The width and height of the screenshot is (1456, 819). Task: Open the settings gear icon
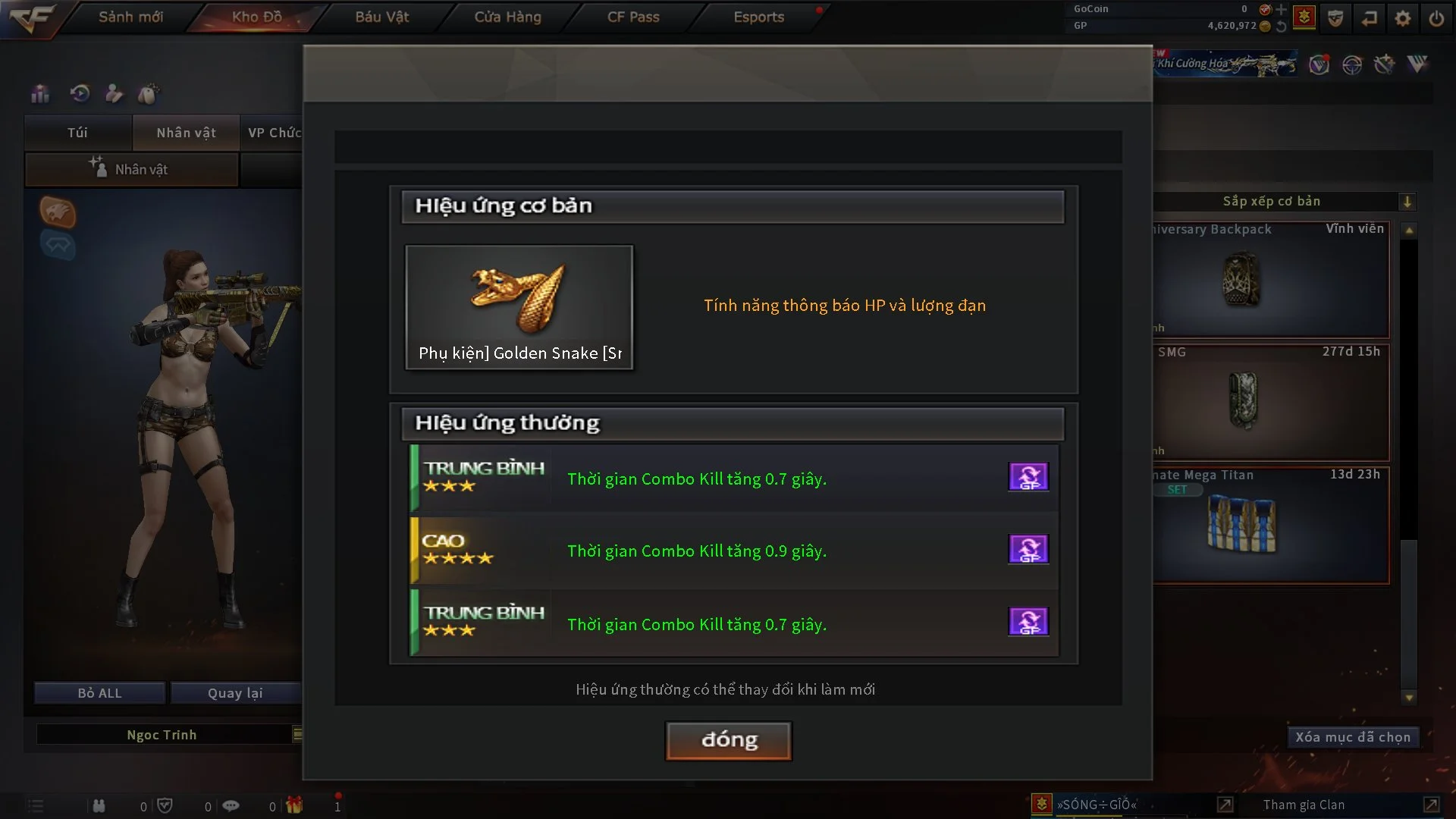coord(1403,18)
